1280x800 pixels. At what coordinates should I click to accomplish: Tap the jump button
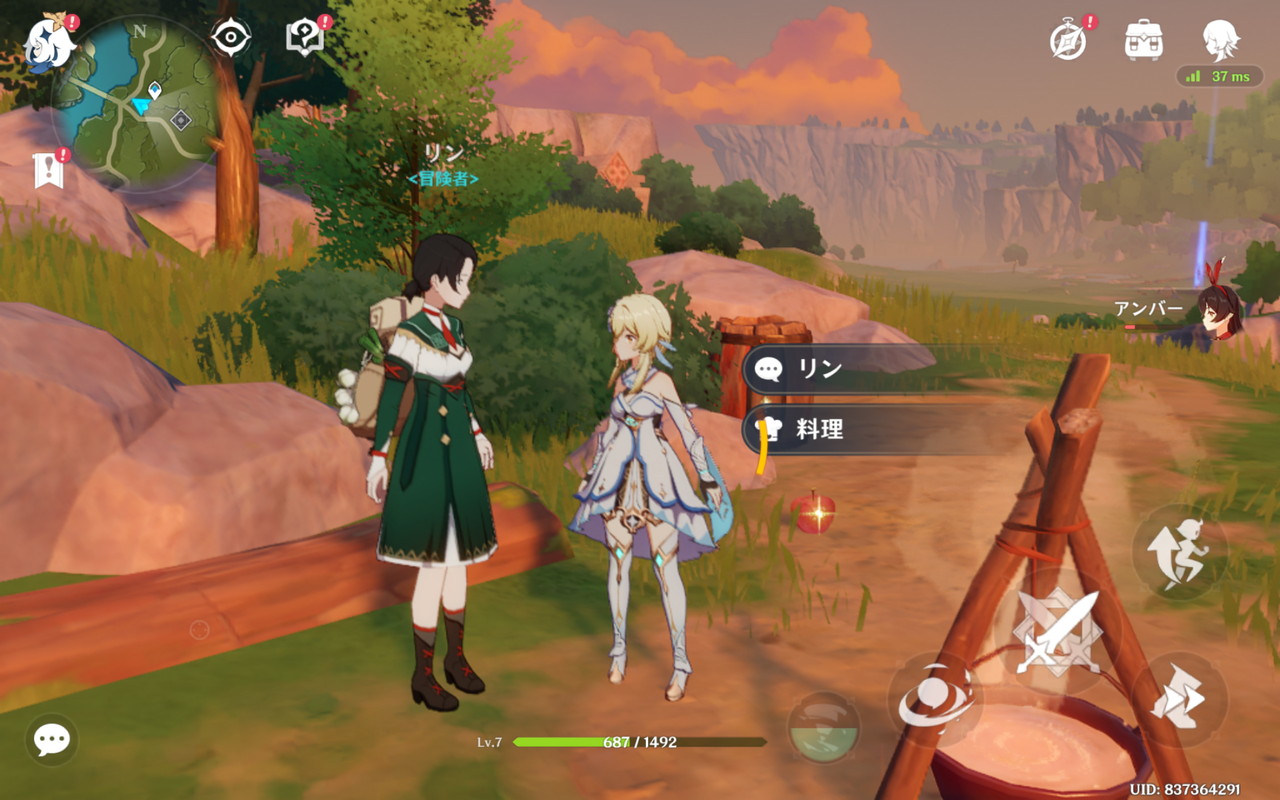[x=1180, y=551]
